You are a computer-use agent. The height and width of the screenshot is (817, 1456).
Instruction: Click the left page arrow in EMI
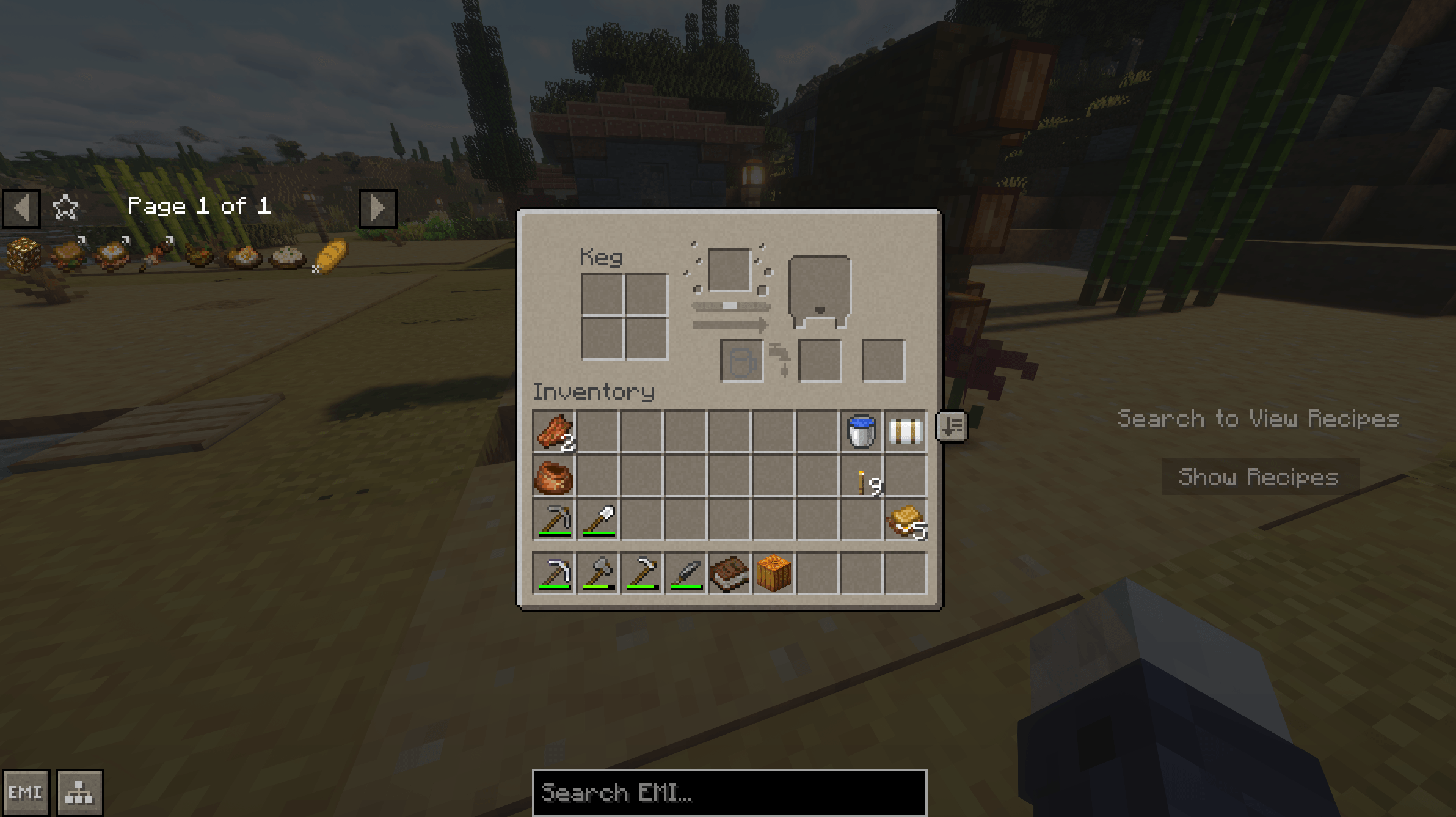pos(22,208)
